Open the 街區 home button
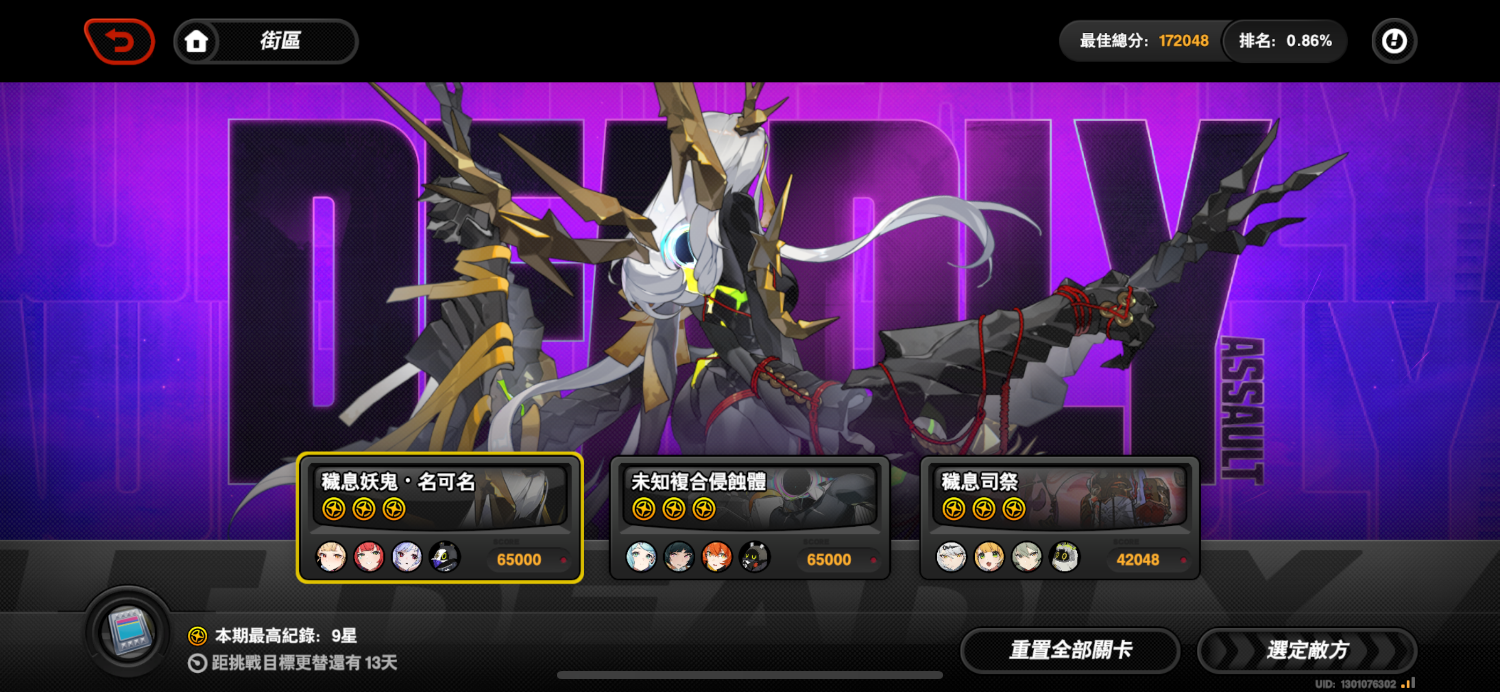Image resolution: width=1500 pixels, height=692 pixels. tap(266, 42)
